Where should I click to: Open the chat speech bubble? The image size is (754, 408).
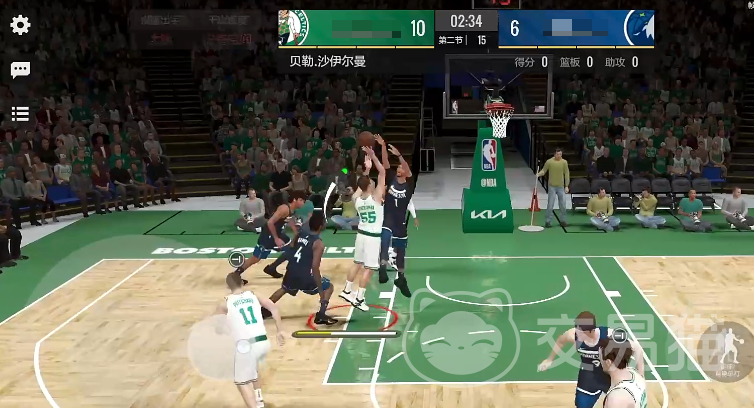(20, 70)
